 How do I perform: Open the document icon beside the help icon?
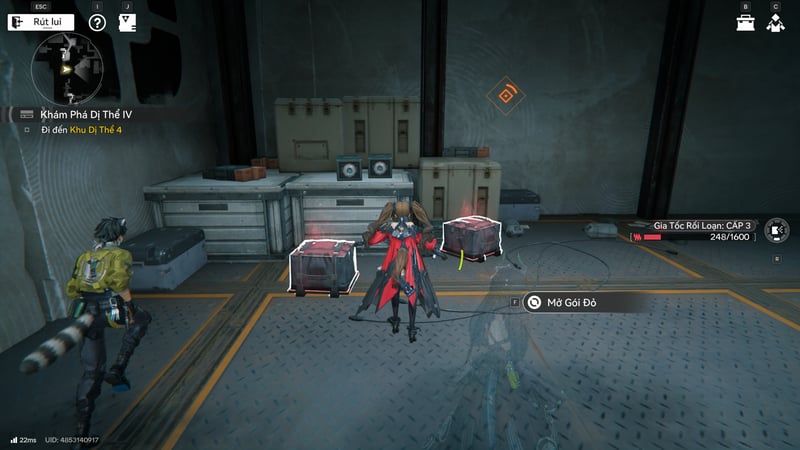[127, 22]
